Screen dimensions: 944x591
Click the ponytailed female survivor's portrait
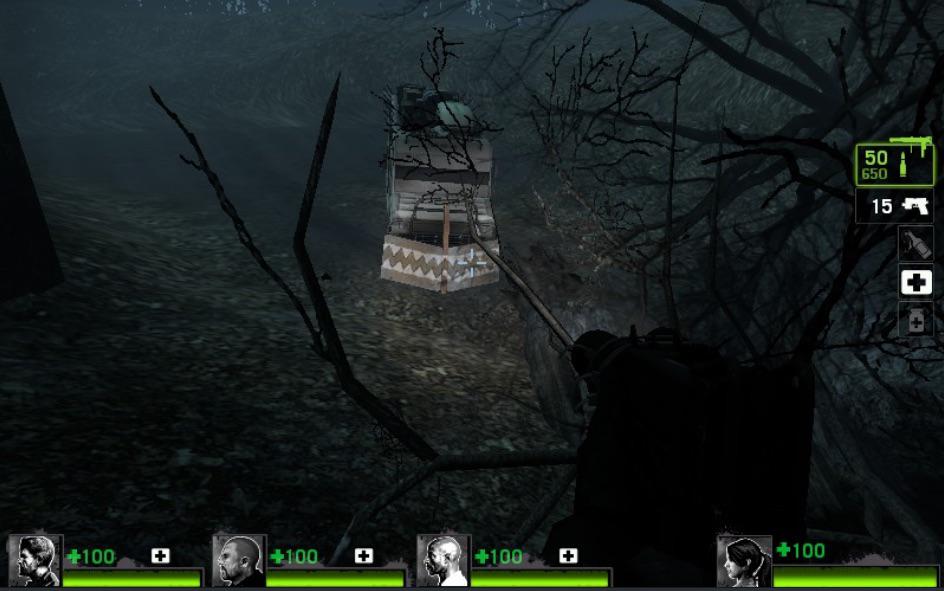[745, 561]
